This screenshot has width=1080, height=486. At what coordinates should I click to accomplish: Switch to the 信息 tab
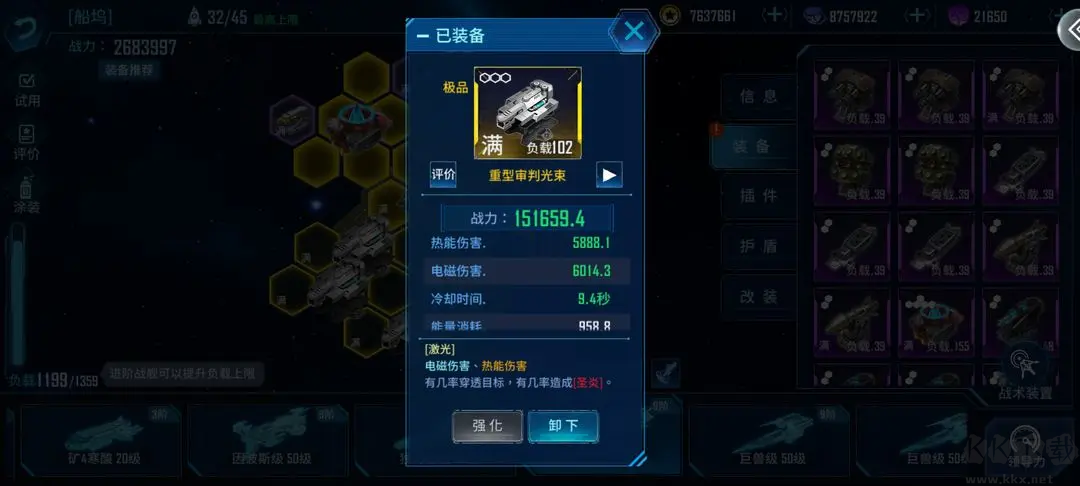[x=758, y=97]
